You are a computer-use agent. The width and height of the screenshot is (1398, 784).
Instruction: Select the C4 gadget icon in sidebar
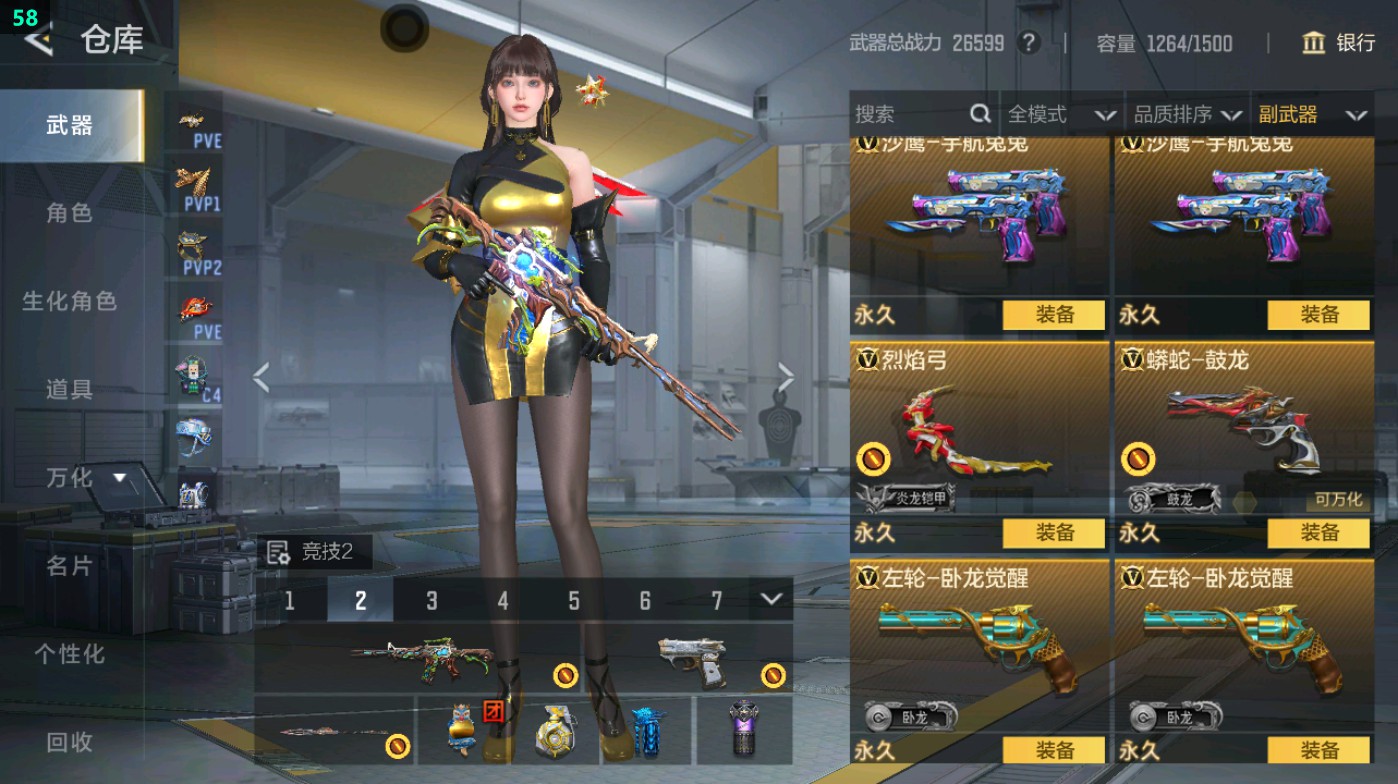193,373
